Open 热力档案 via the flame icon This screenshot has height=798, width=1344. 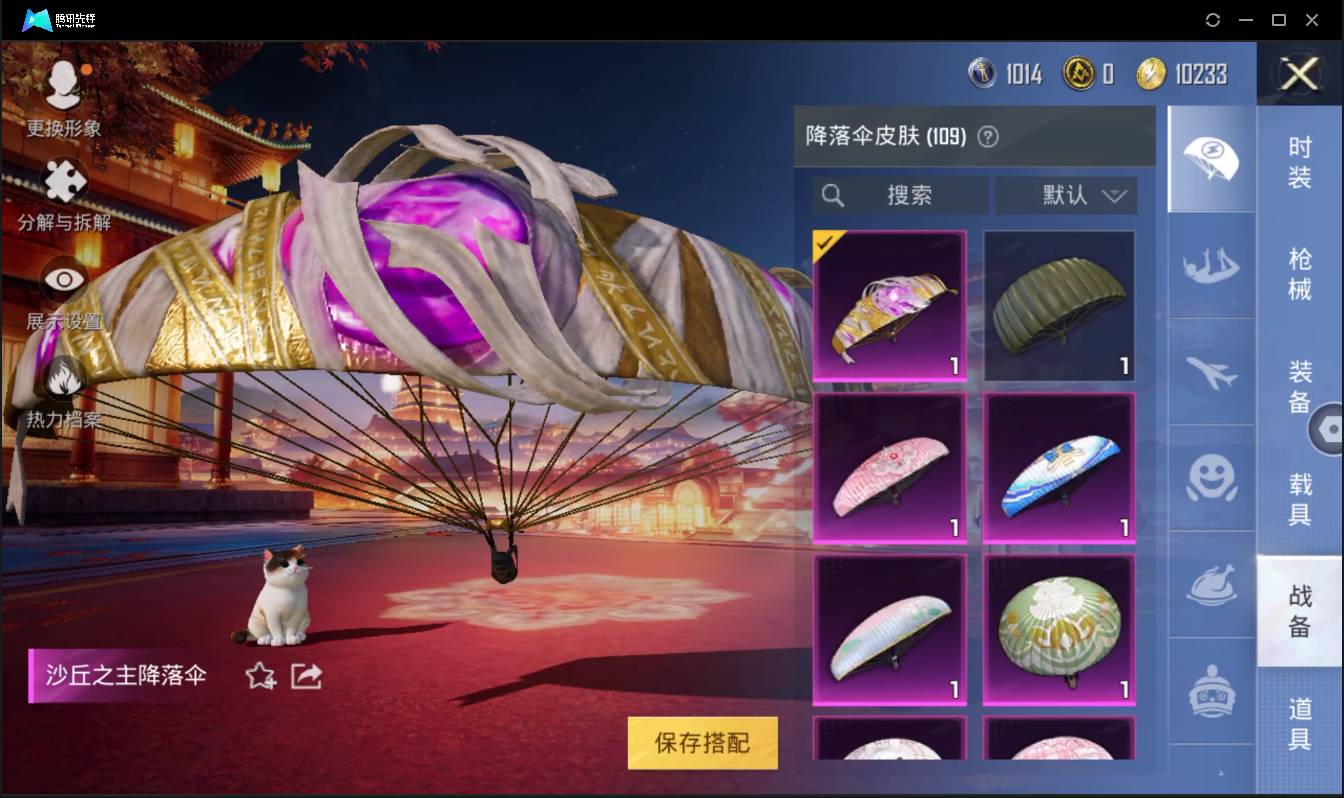click(63, 377)
